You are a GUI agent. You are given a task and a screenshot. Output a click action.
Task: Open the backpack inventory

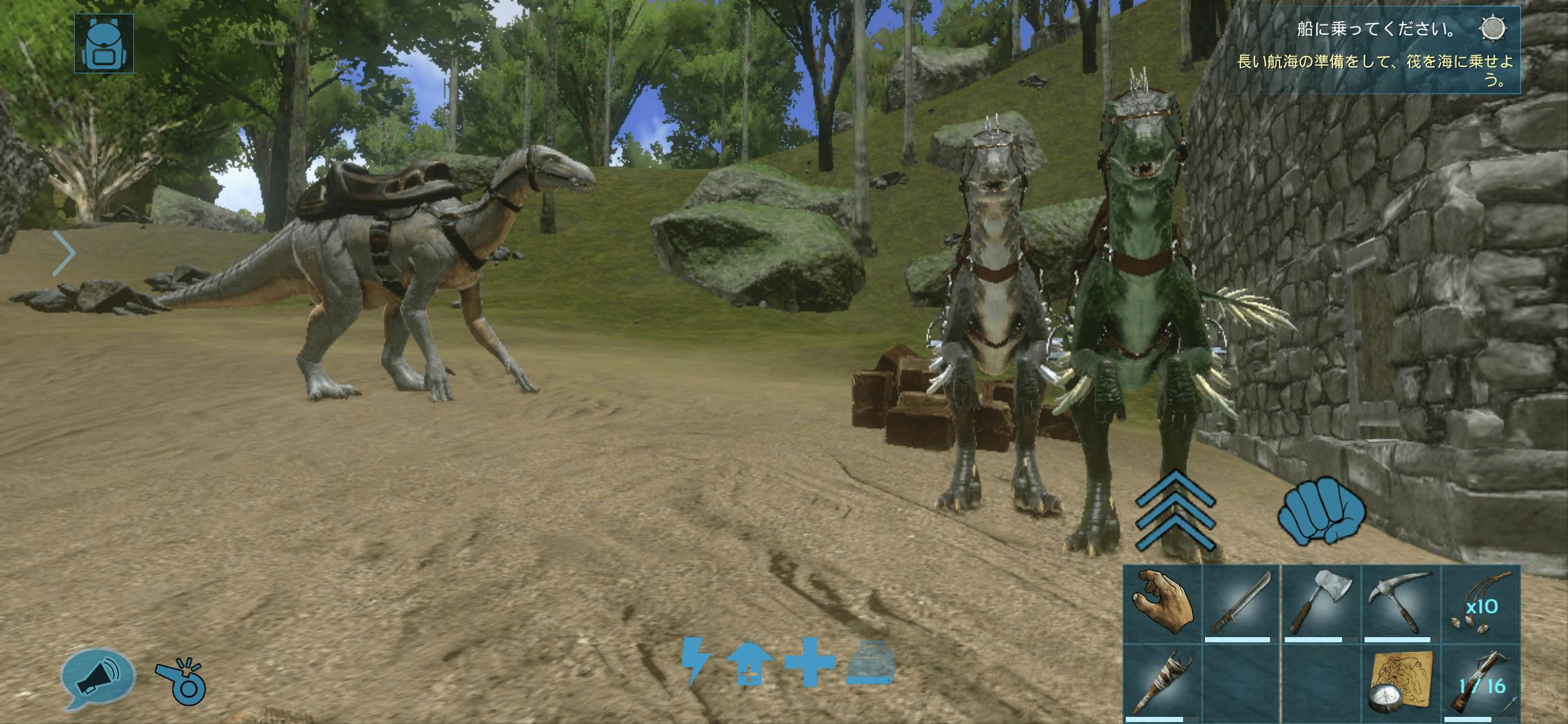pos(104,44)
